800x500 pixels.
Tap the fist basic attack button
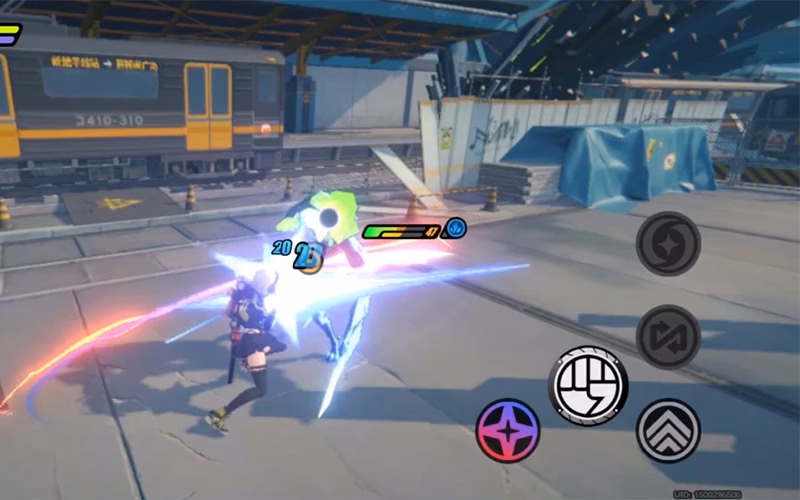(588, 385)
